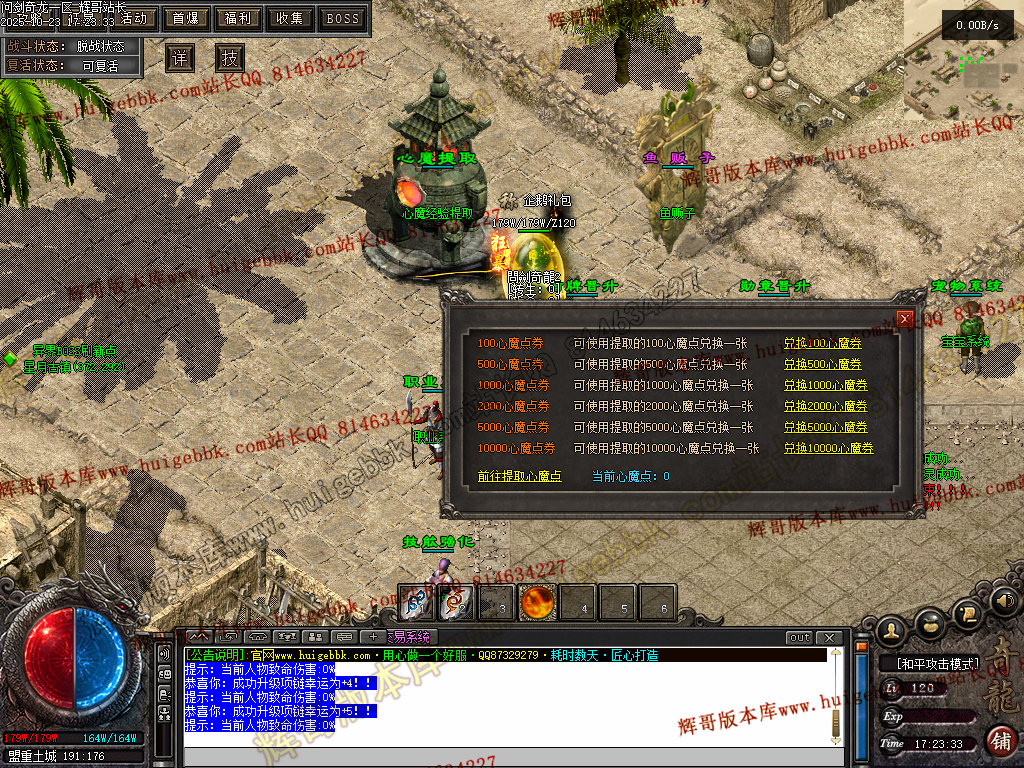
Task: Activate the fireball skill in the hotbar
Action: click(x=538, y=603)
